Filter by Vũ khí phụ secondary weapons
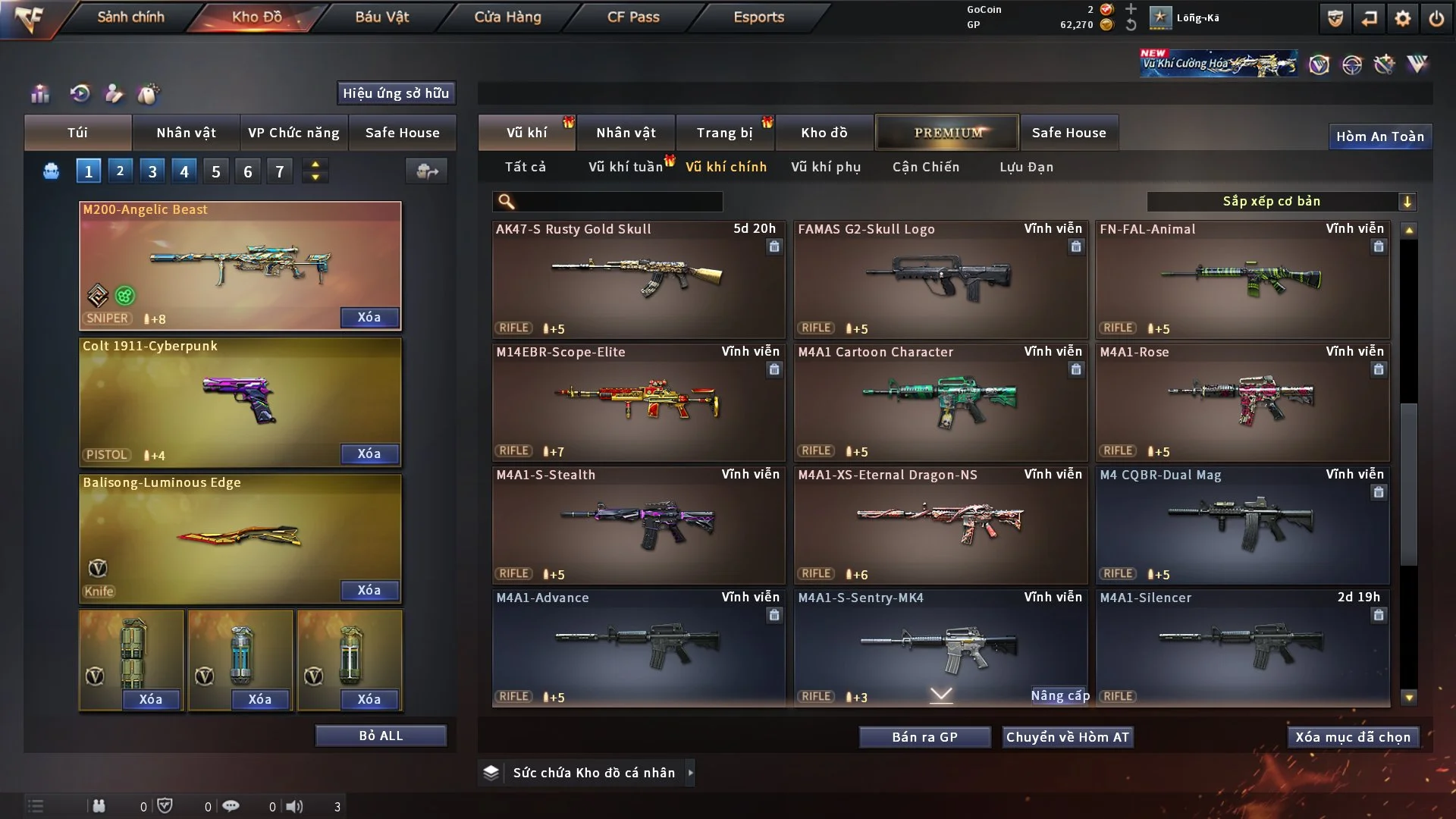Viewport: 1456px width, 819px height. [826, 167]
